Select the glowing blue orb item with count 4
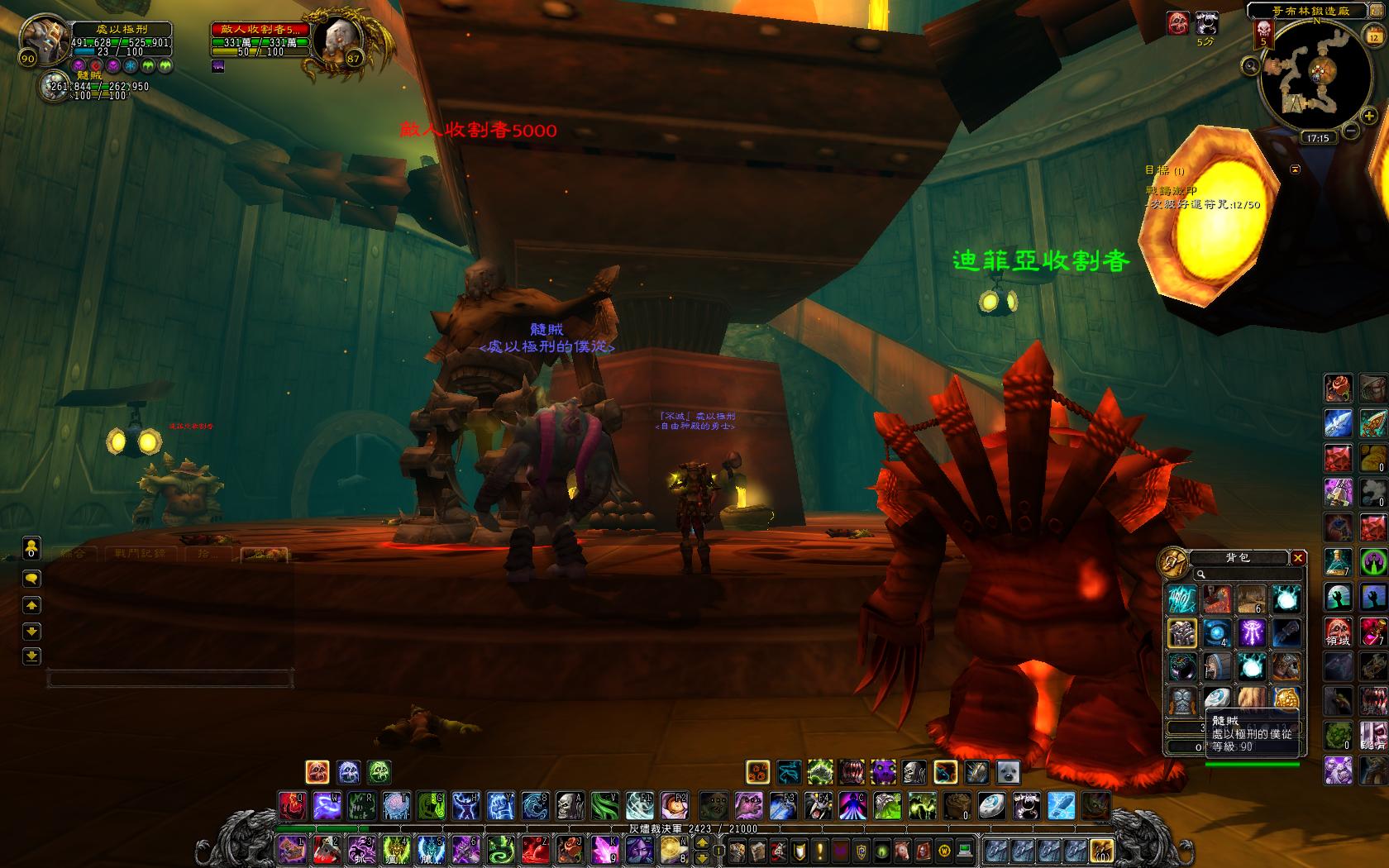Image resolution: width=1389 pixels, height=868 pixels. point(1216,633)
